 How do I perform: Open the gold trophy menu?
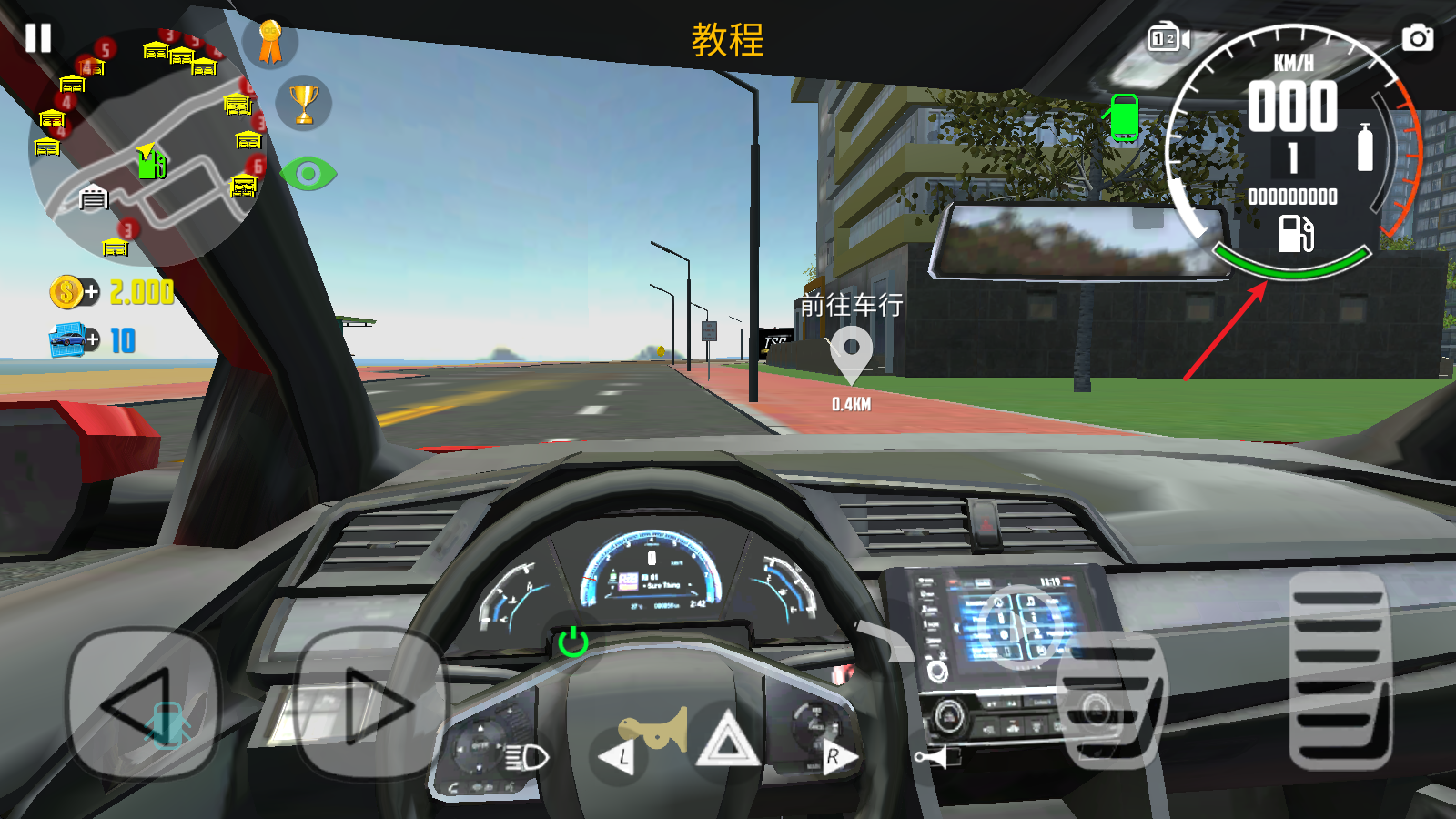(x=304, y=103)
